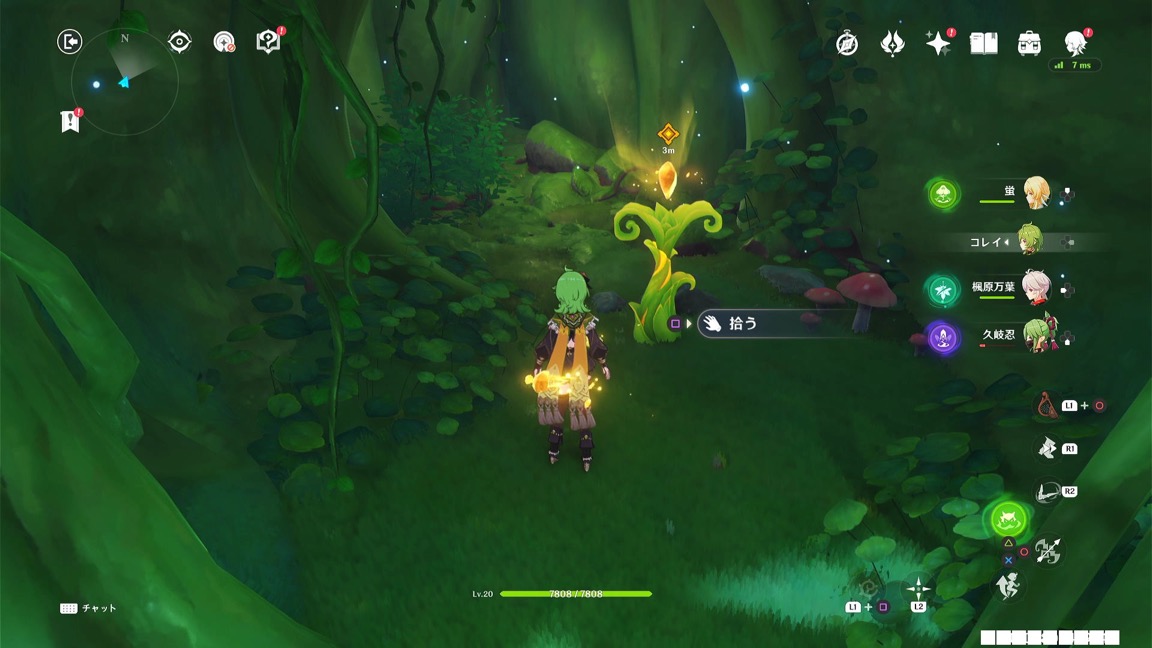Open the map via the circular minimap
The height and width of the screenshot is (648, 1152).
[x=125, y=83]
